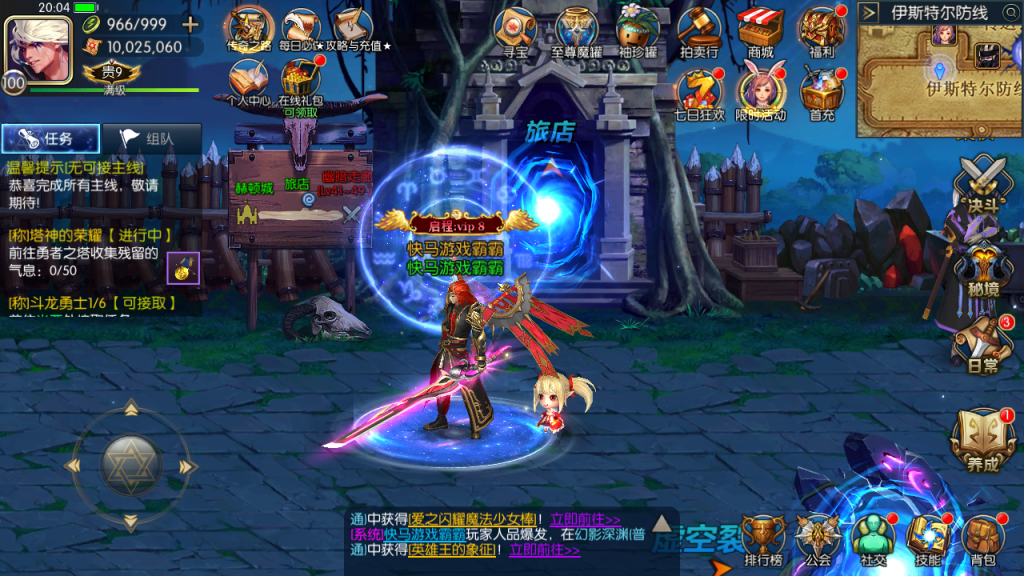Select the 任务 quest tab

[x=50, y=140]
